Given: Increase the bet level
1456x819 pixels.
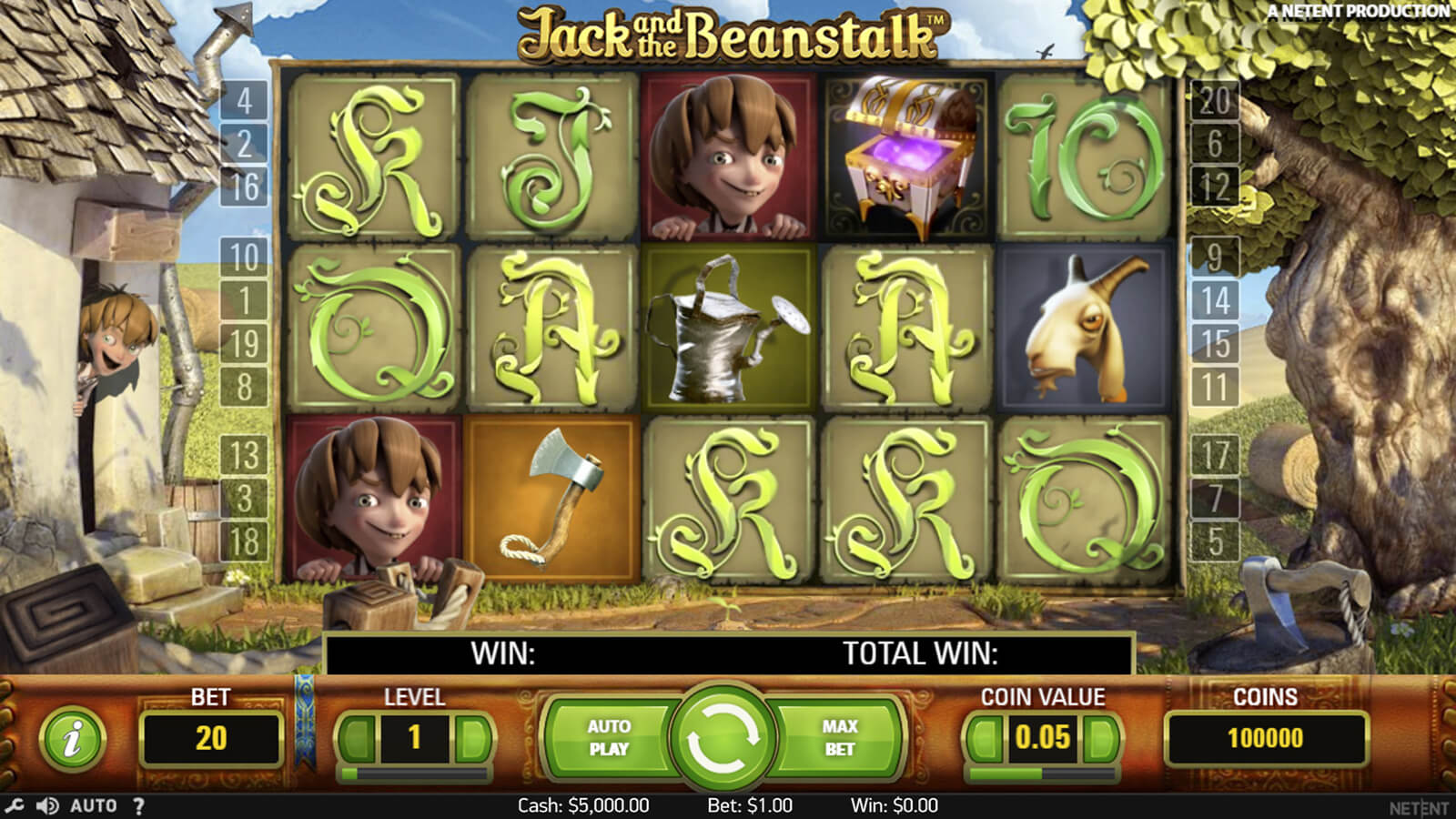Looking at the screenshot, I should (x=473, y=738).
